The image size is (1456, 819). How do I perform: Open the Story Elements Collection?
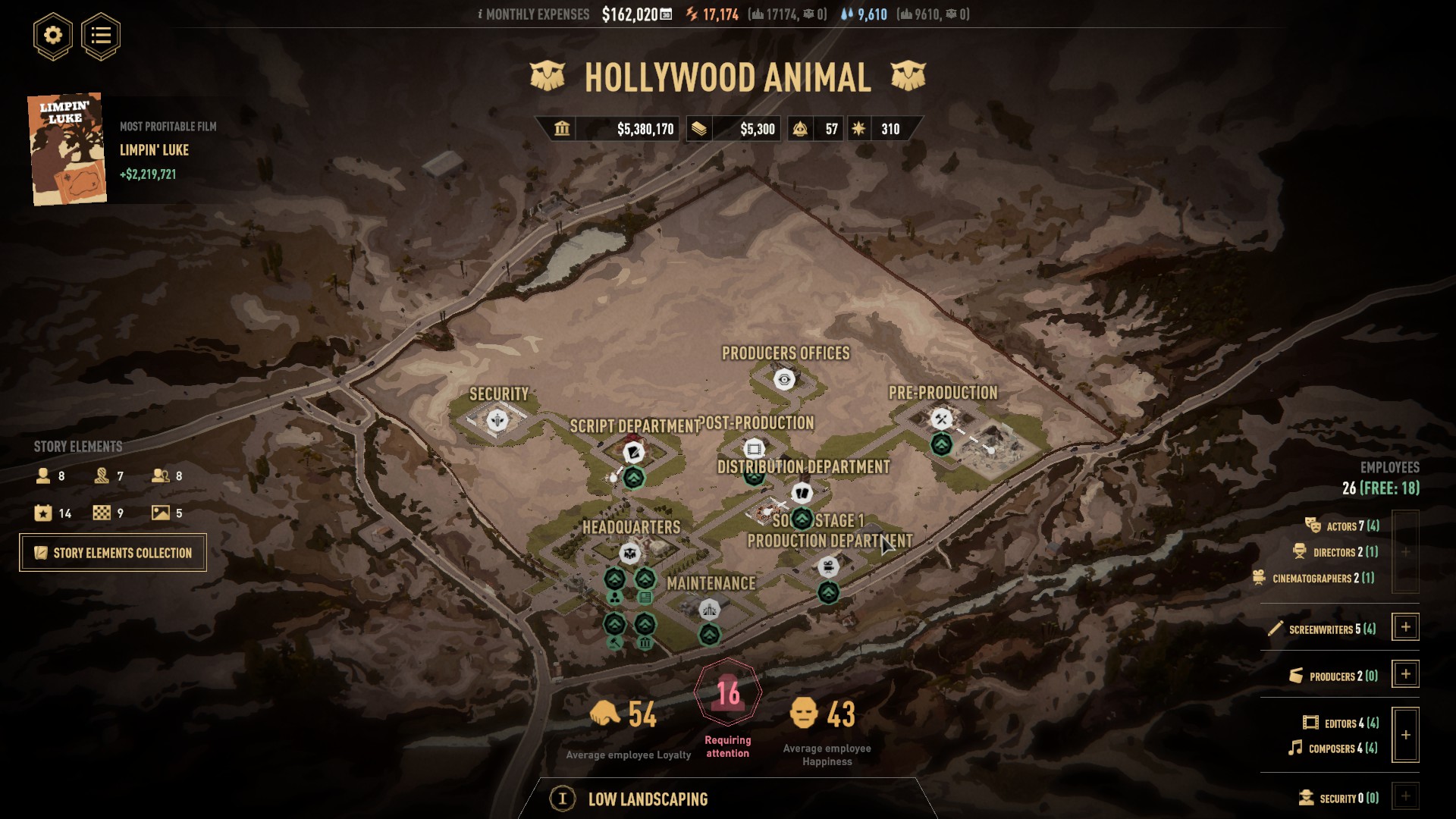[113, 553]
